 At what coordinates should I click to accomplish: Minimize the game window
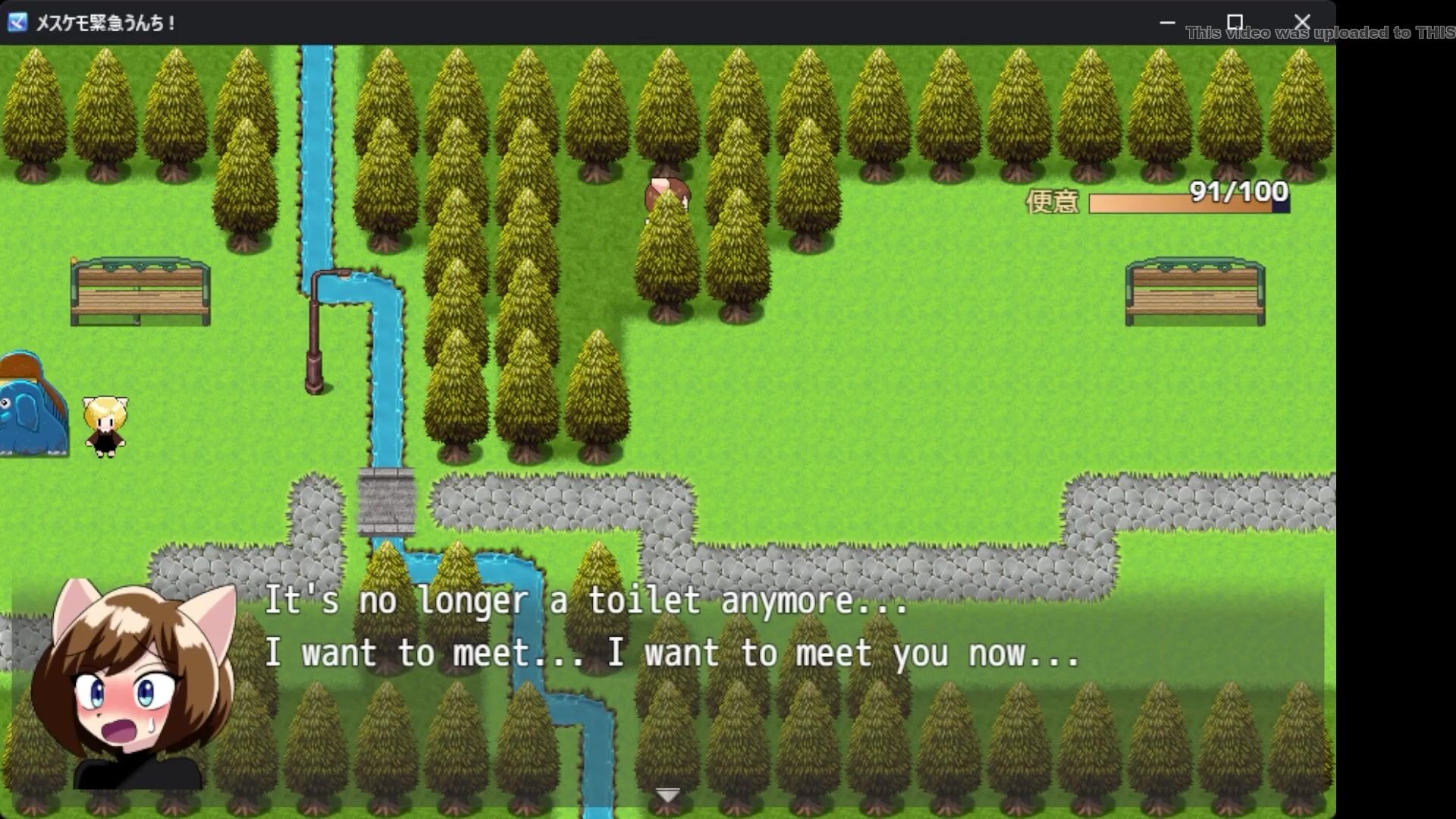(x=1167, y=23)
